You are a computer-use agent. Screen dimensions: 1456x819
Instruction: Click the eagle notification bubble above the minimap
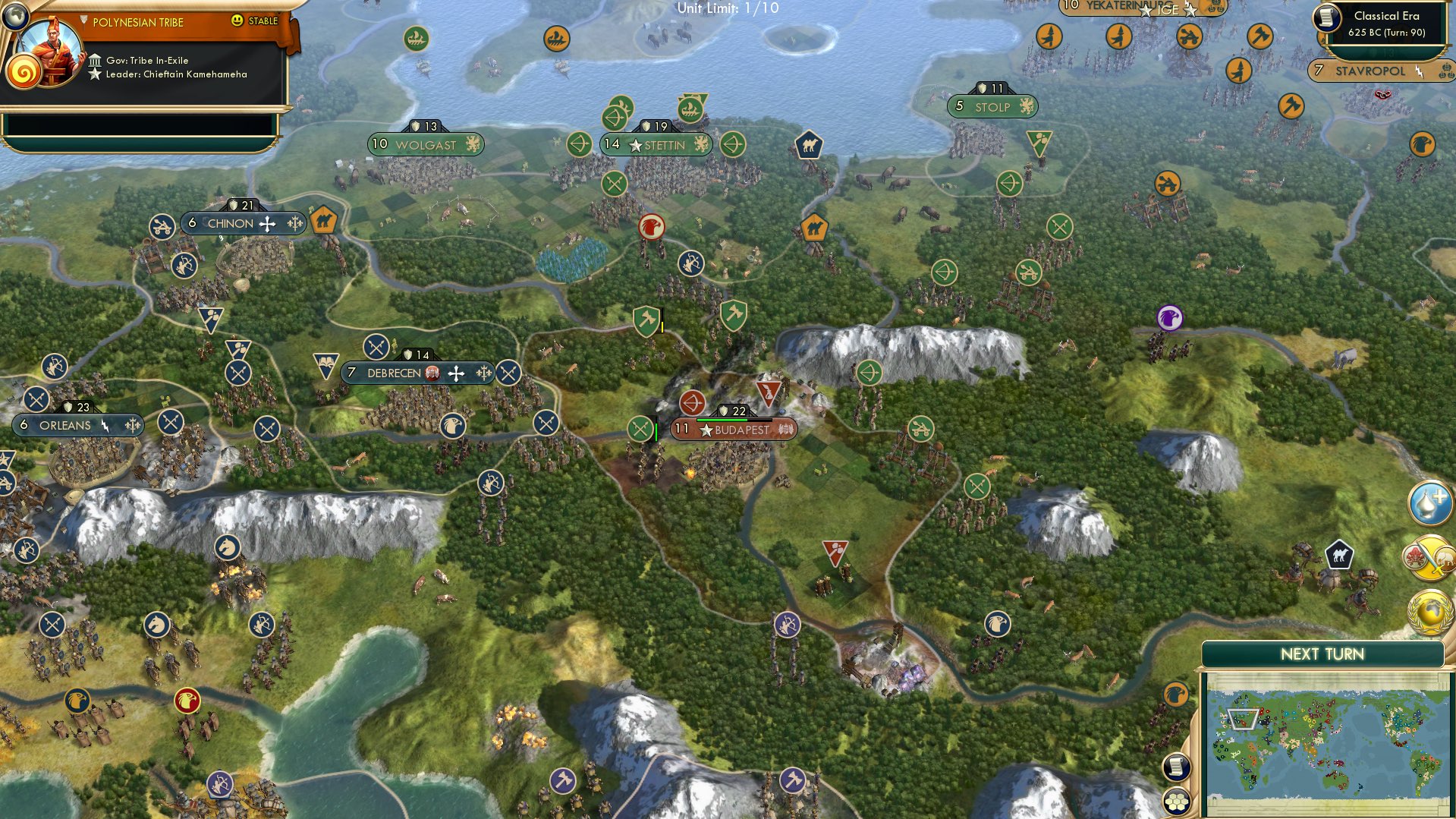point(1175,694)
